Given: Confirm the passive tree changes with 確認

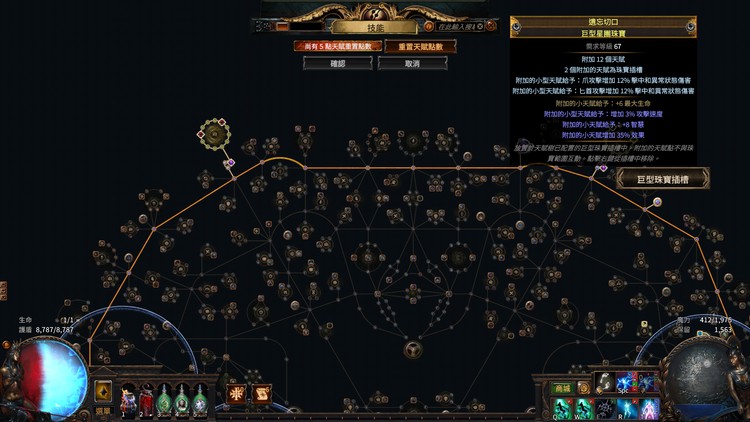Looking at the screenshot, I should [x=330, y=63].
